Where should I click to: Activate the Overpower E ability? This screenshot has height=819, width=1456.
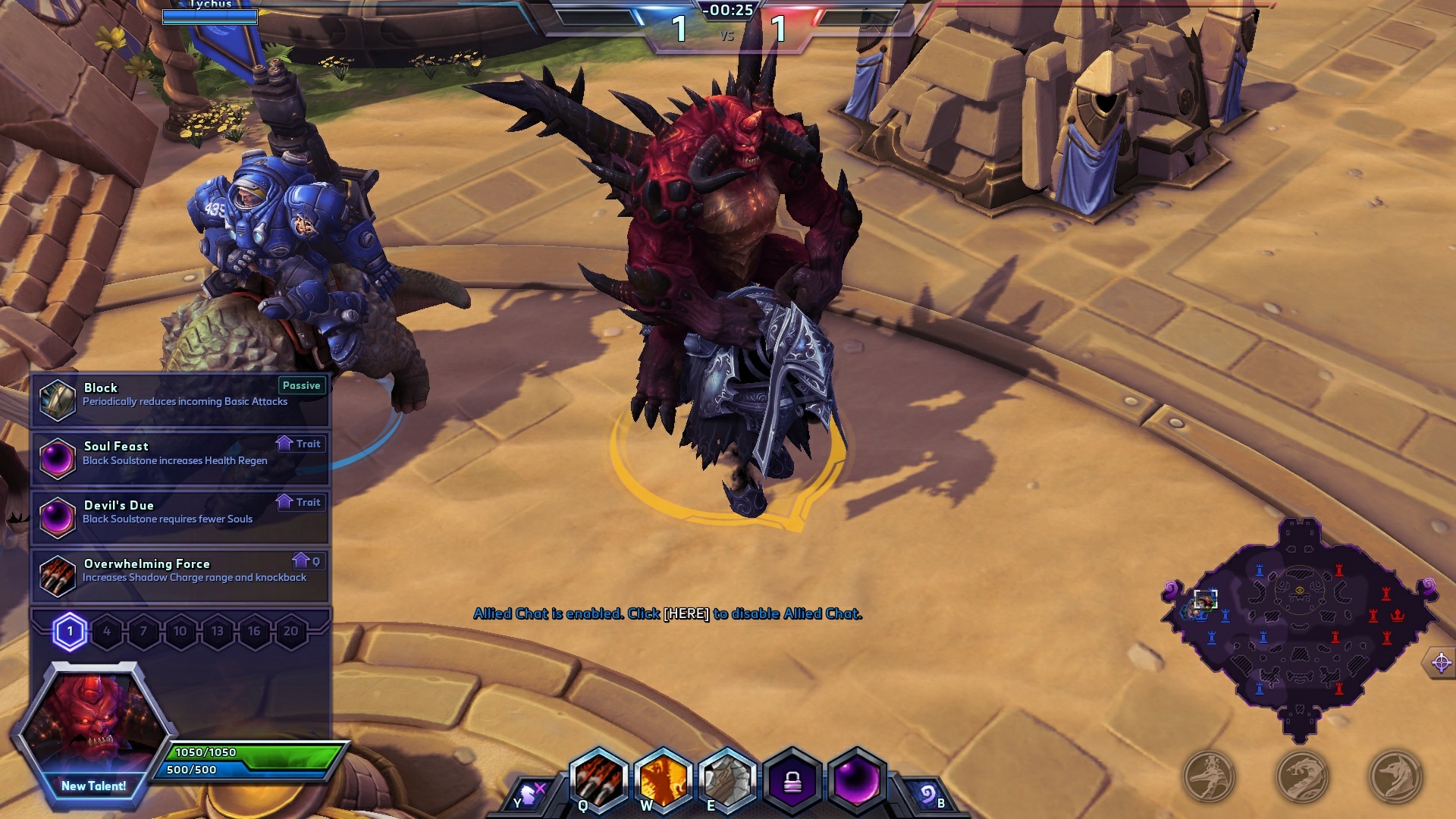728,780
